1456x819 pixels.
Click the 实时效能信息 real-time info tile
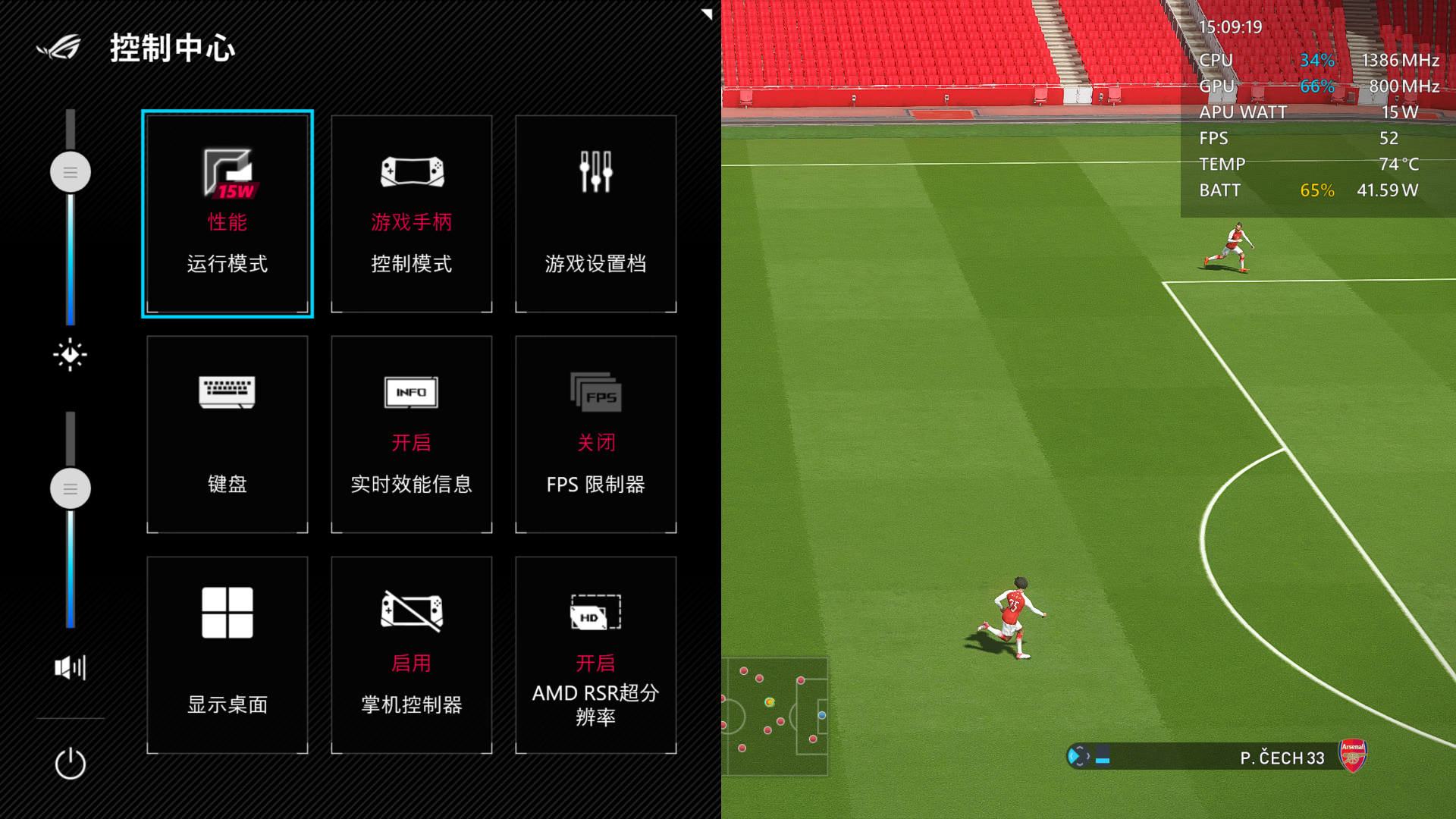point(411,434)
